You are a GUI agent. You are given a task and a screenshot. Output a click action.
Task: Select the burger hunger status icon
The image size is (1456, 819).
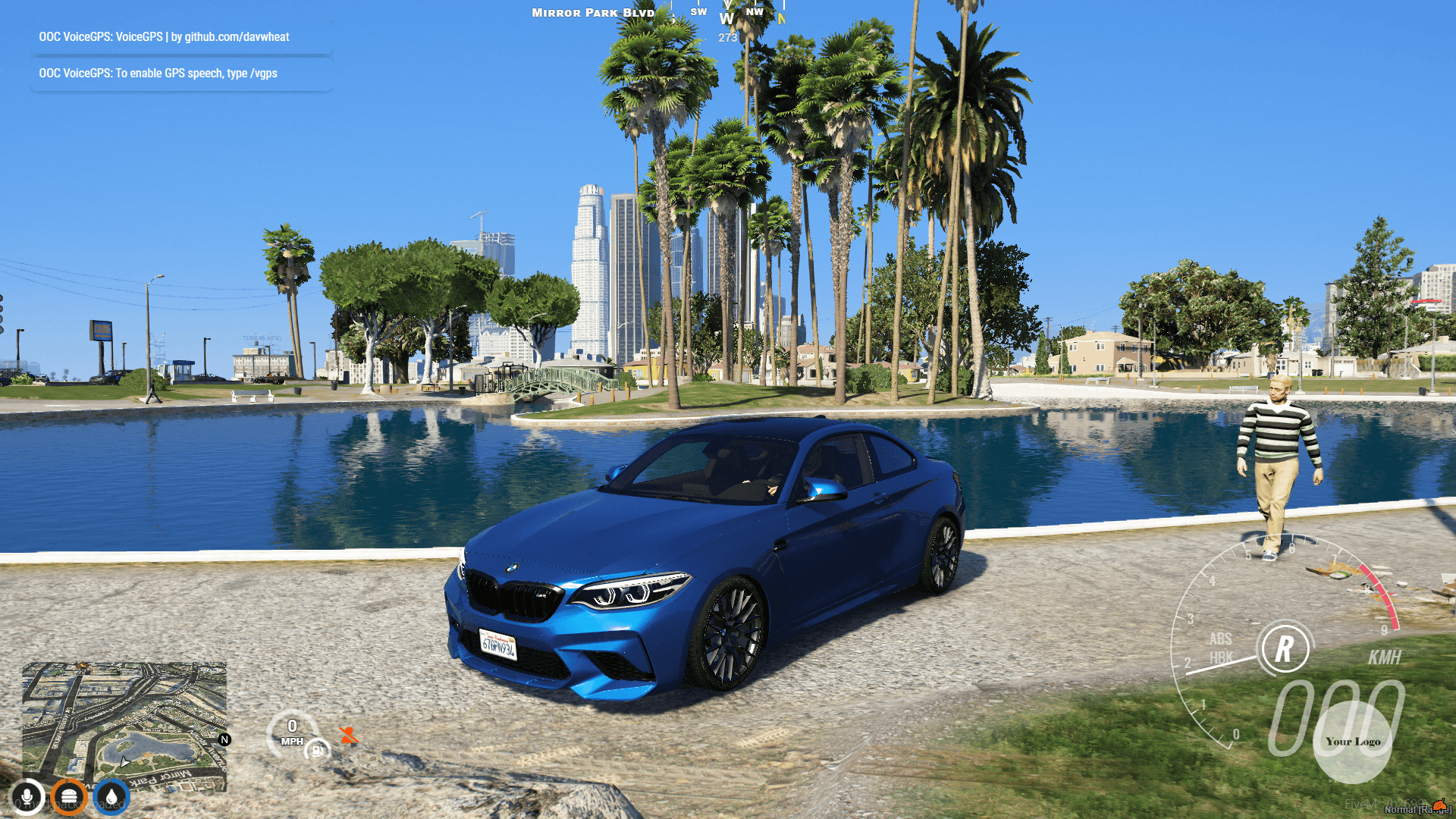(x=71, y=796)
